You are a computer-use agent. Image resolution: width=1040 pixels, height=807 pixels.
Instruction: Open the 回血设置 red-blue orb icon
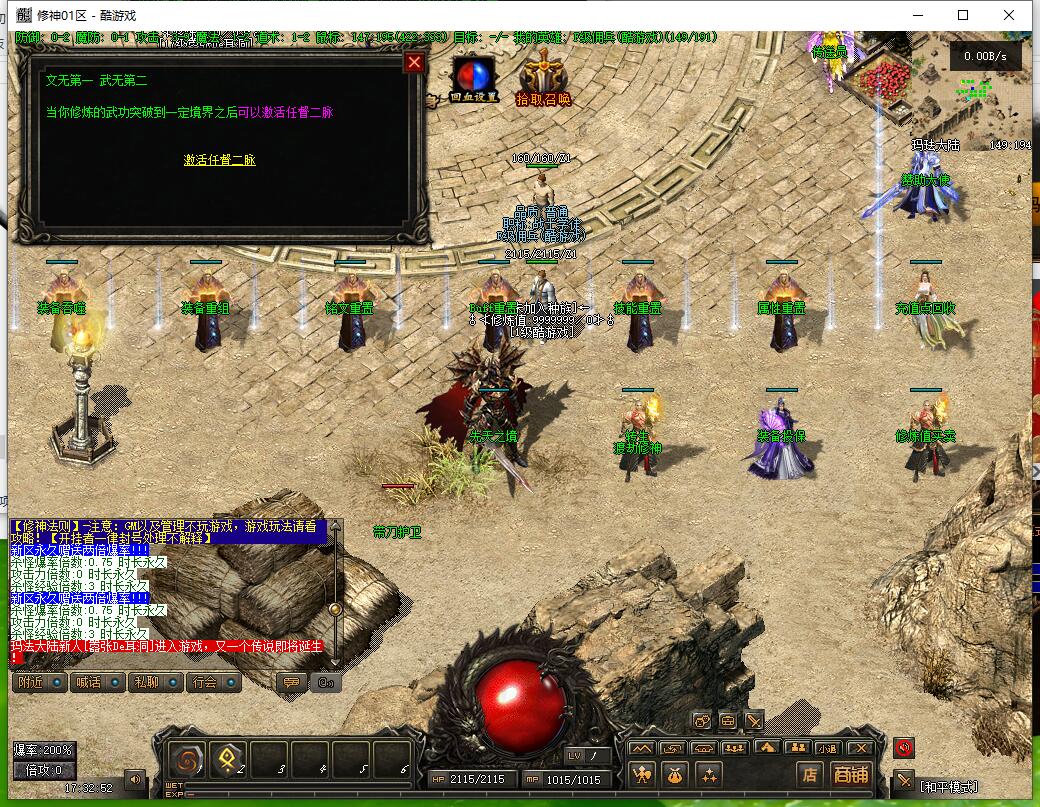[473, 78]
